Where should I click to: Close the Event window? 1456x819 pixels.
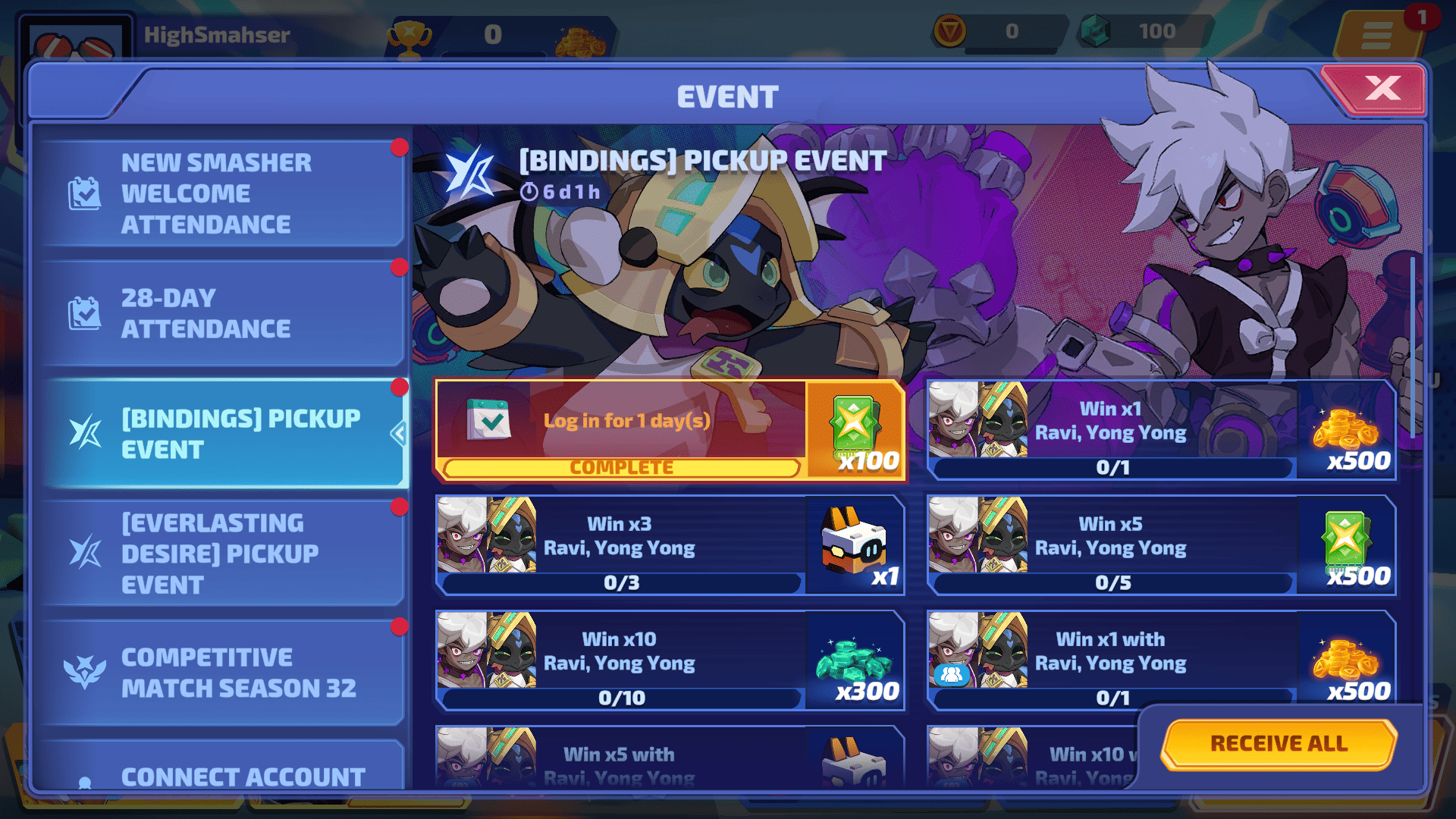[1380, 89]
